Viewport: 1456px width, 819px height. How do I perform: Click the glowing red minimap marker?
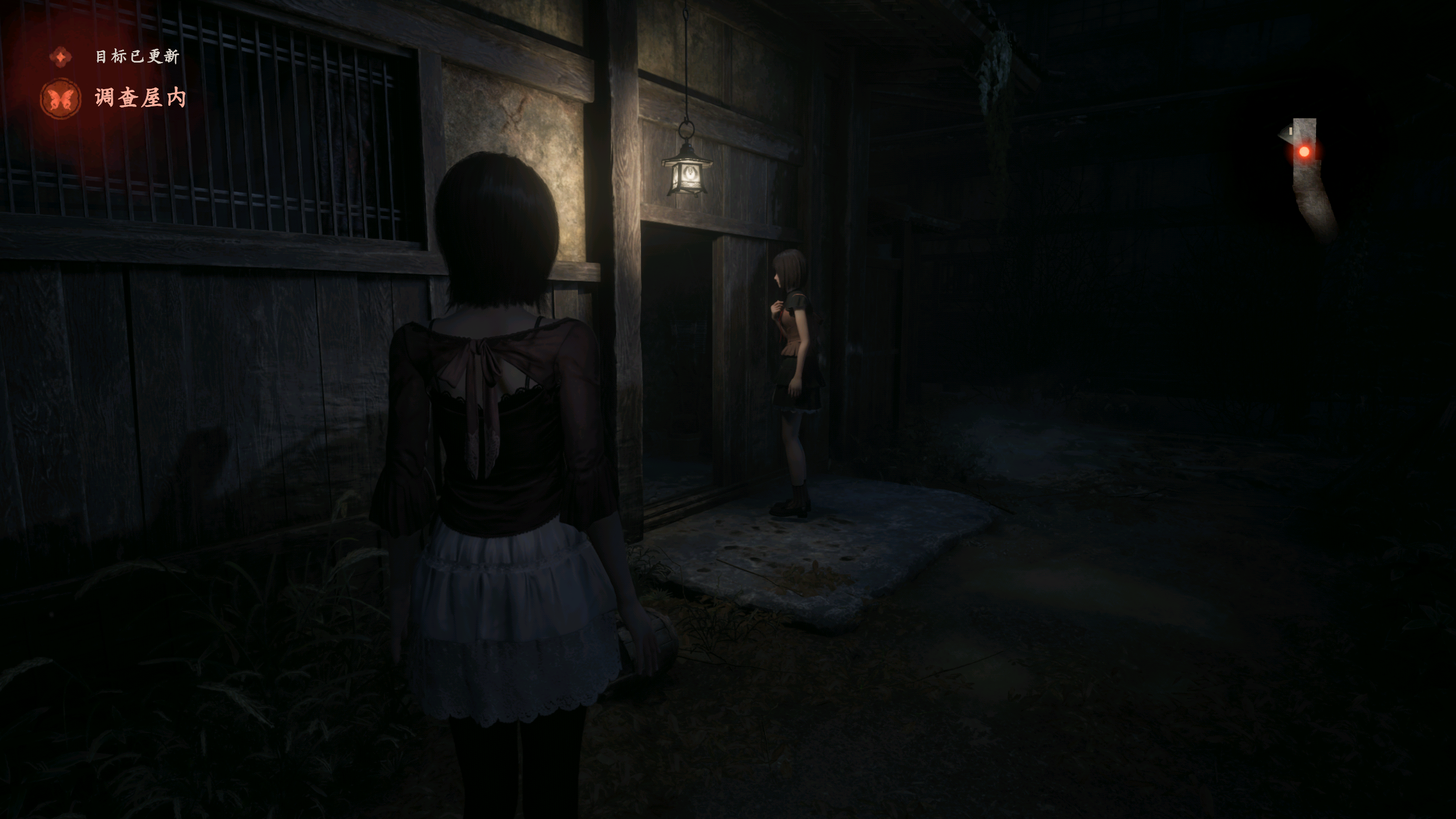(1304, 151)
